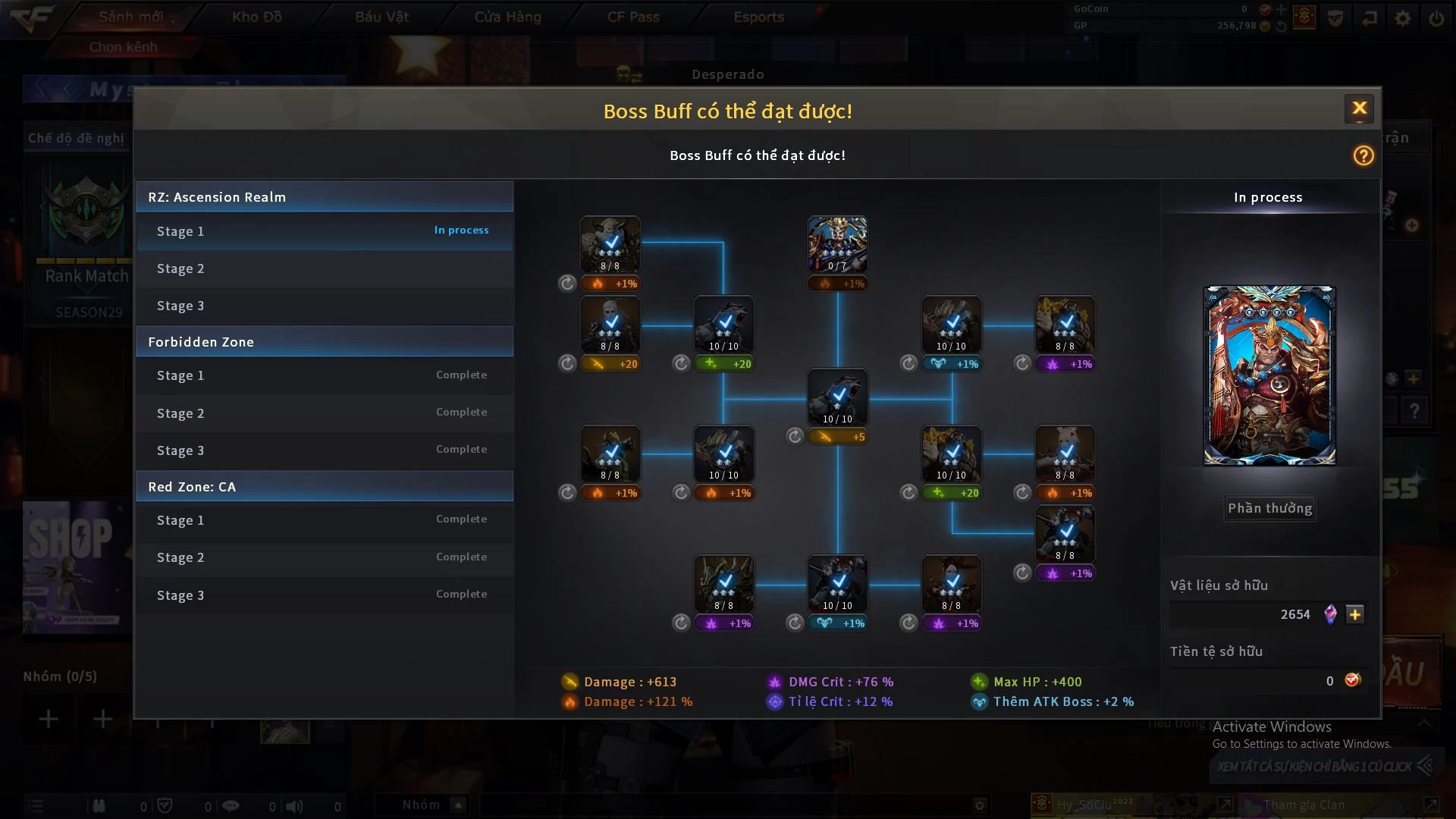Choose Forbidden Zone Stage 2
This screenshot has height=819, width=1456.
pos(324,413)
